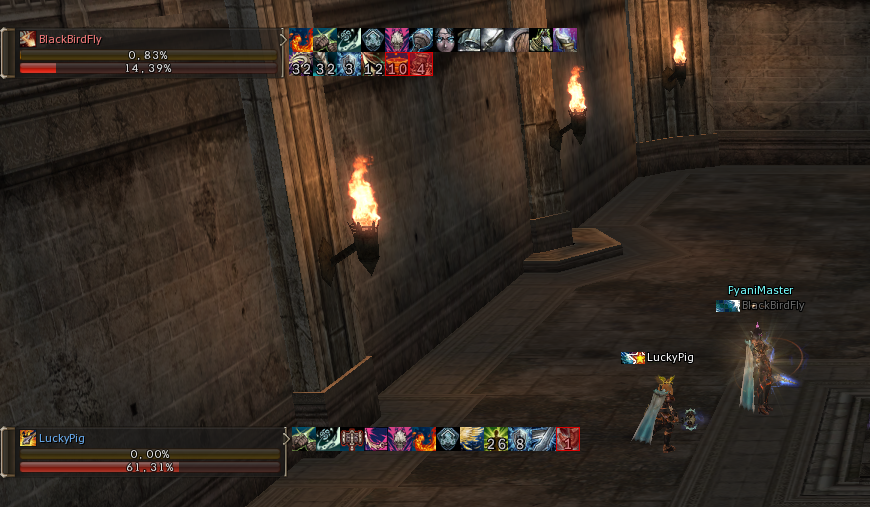Click BlackBirdFly's buff icon showing 12
870x507 pixels.
point(373,65)
